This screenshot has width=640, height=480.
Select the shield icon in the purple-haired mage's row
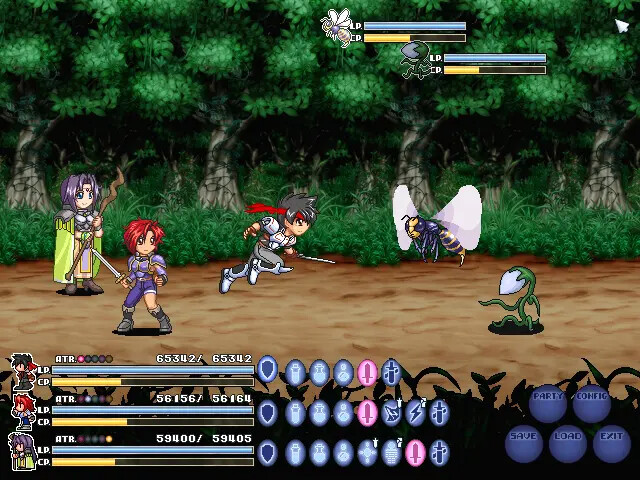tap(267, 453)
